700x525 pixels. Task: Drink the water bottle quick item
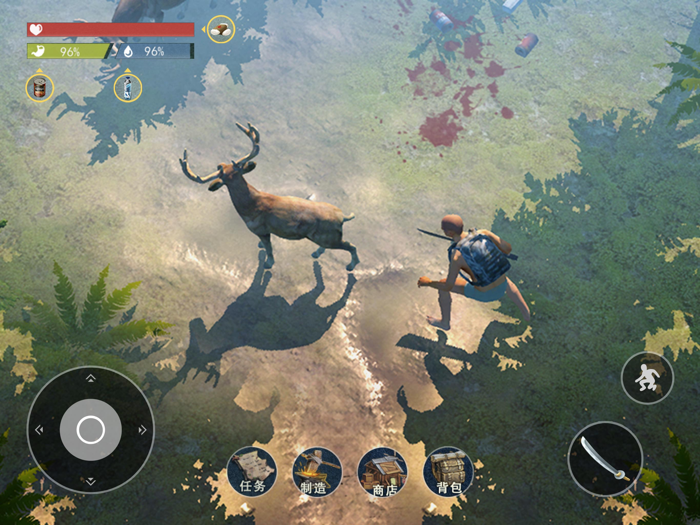point(128,88)
